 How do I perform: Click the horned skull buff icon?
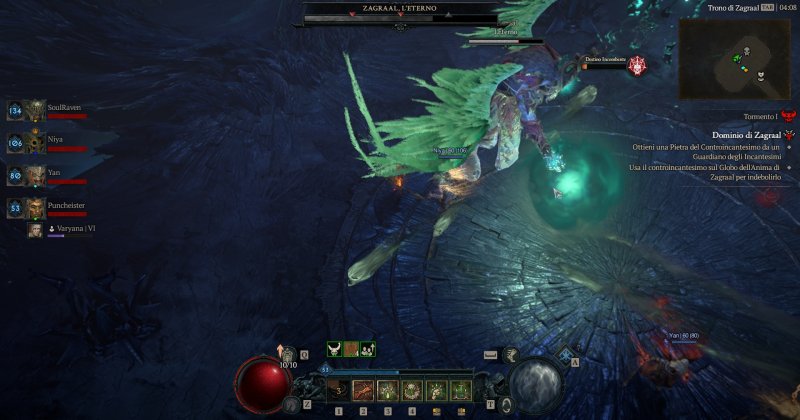click(334, 349)
